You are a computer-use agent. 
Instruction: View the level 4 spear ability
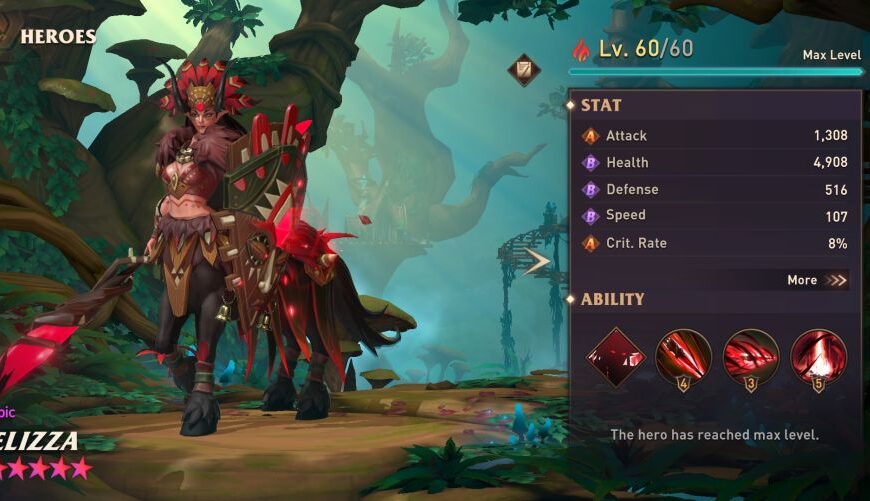684,356
